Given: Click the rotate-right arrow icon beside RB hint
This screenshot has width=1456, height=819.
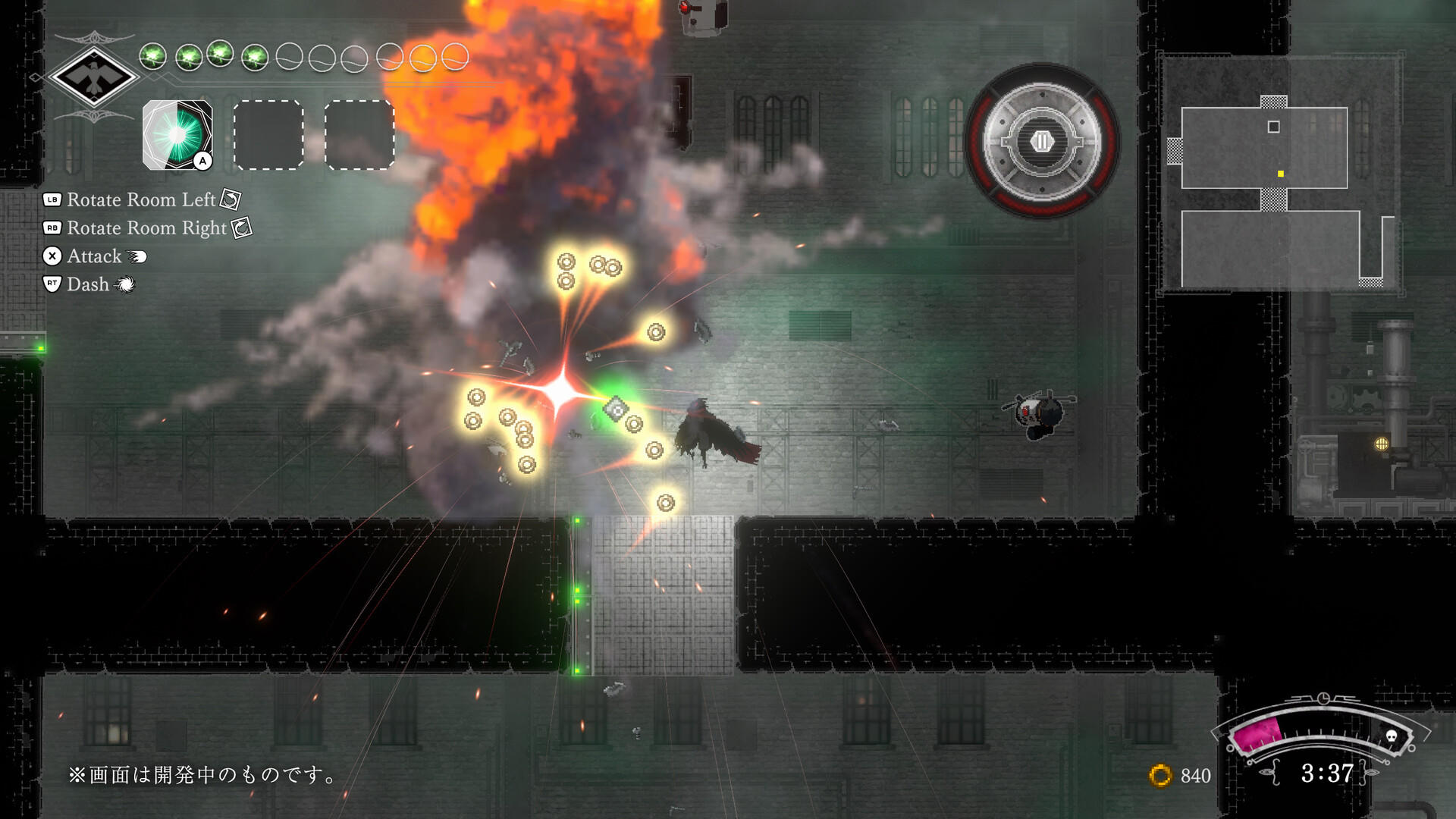Looking at the screenshot, I should tap(240, 229).
